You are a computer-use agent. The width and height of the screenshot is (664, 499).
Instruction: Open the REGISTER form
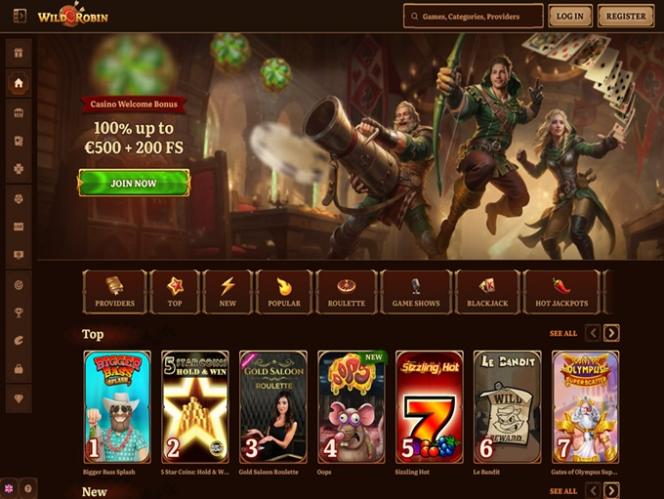[625, 16]
